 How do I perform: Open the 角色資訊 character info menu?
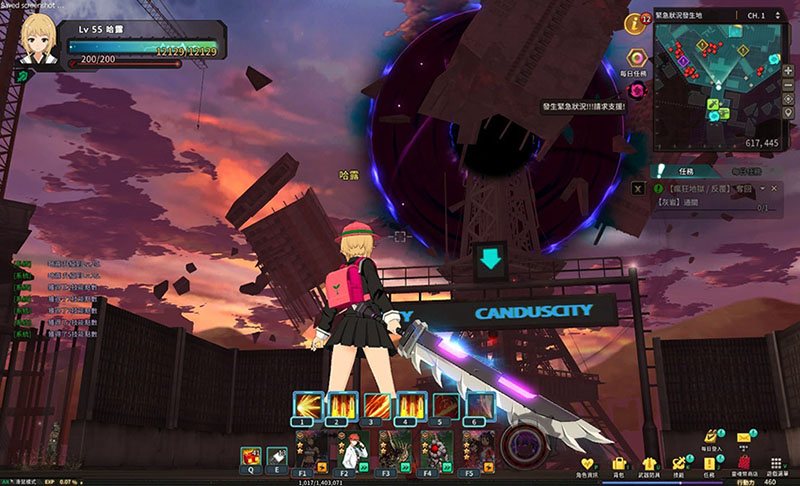tap(588, 464)
